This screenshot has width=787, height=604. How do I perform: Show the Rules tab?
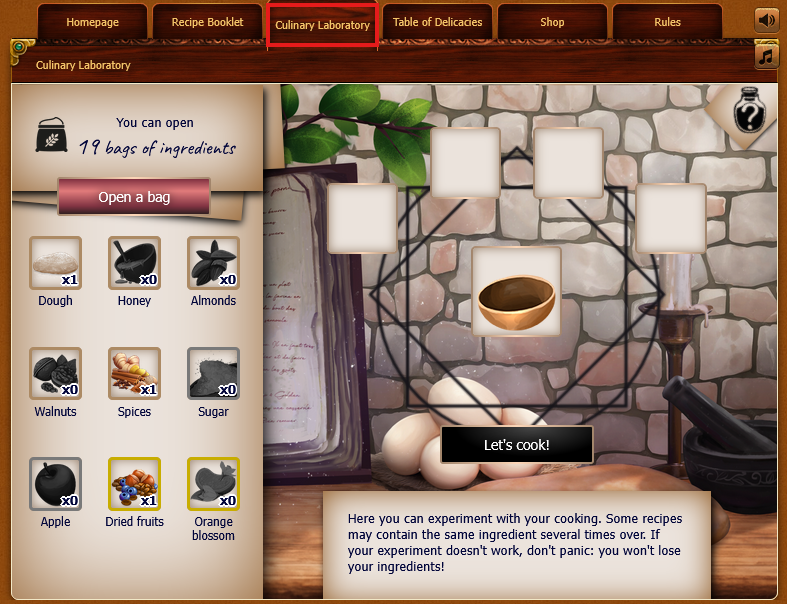point(667,22)
